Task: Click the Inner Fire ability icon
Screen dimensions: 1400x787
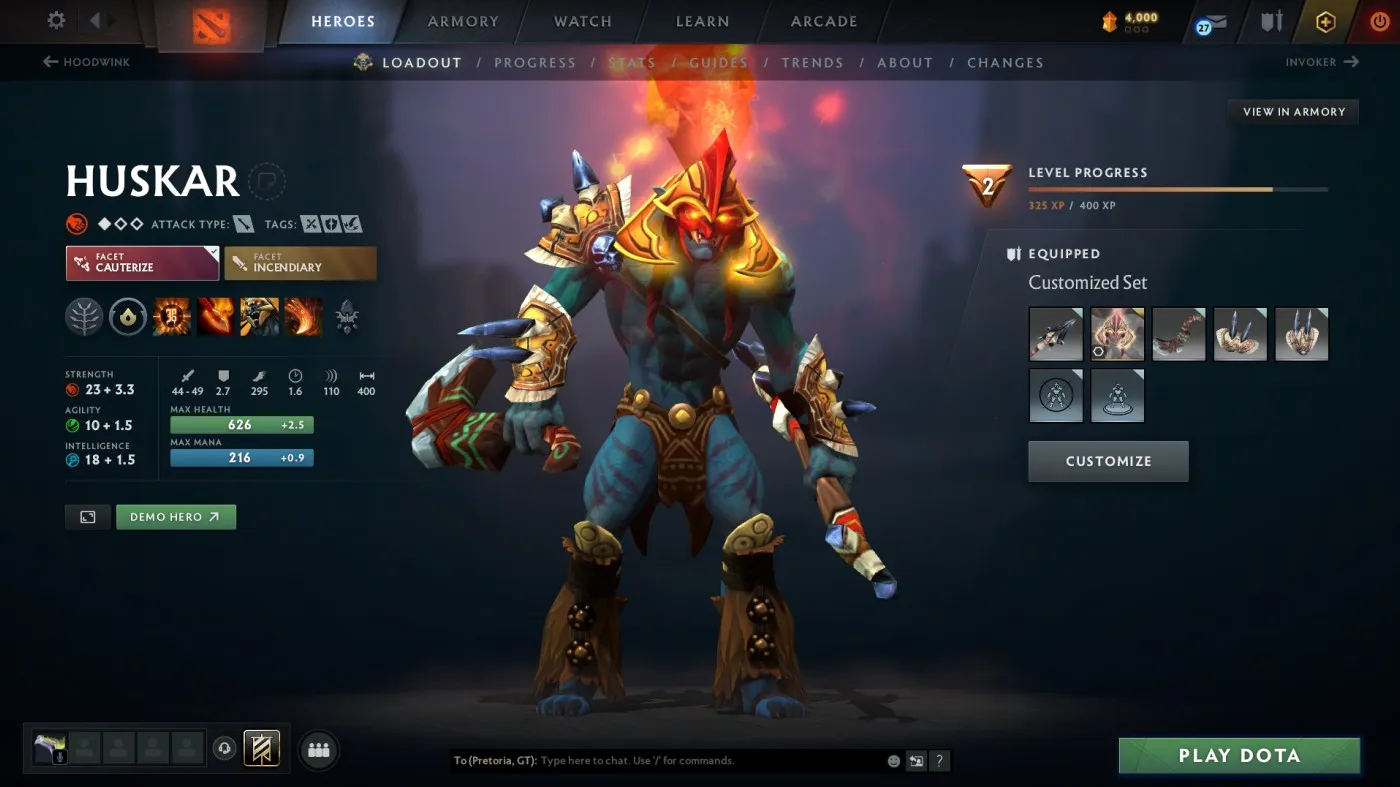Action: [x=171, y=317]
